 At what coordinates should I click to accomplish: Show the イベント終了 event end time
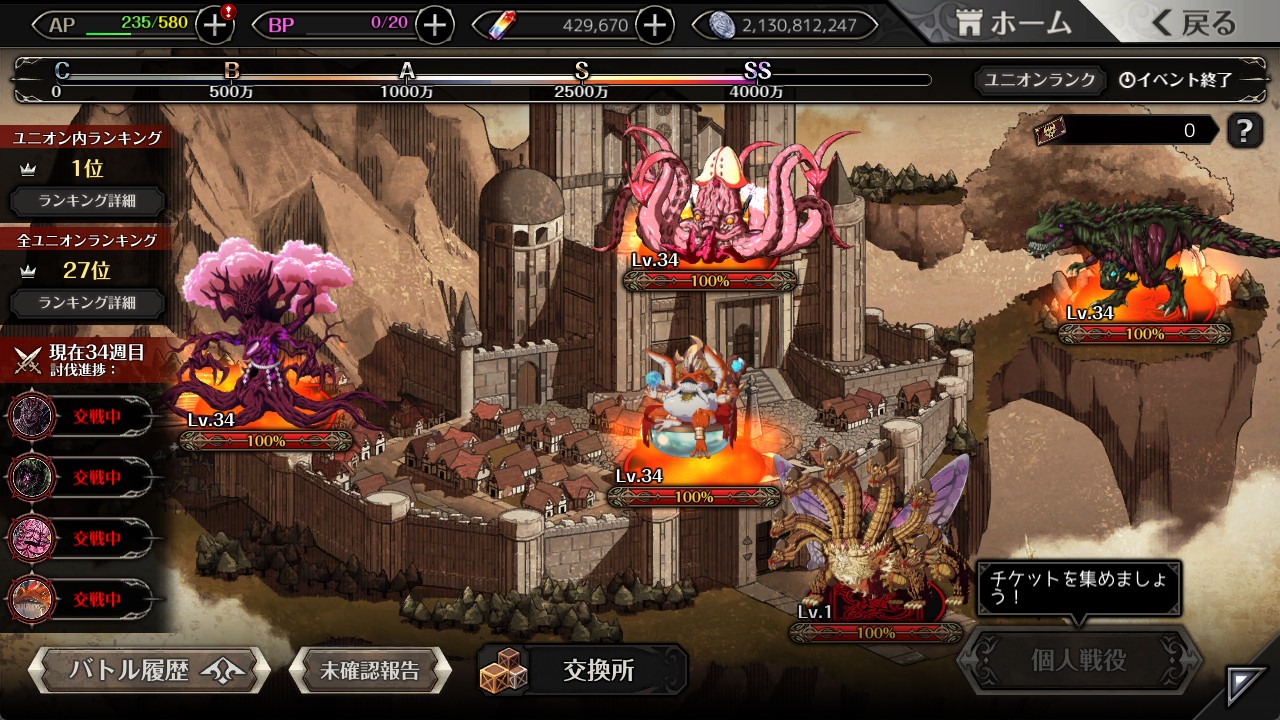[1177, 80]
